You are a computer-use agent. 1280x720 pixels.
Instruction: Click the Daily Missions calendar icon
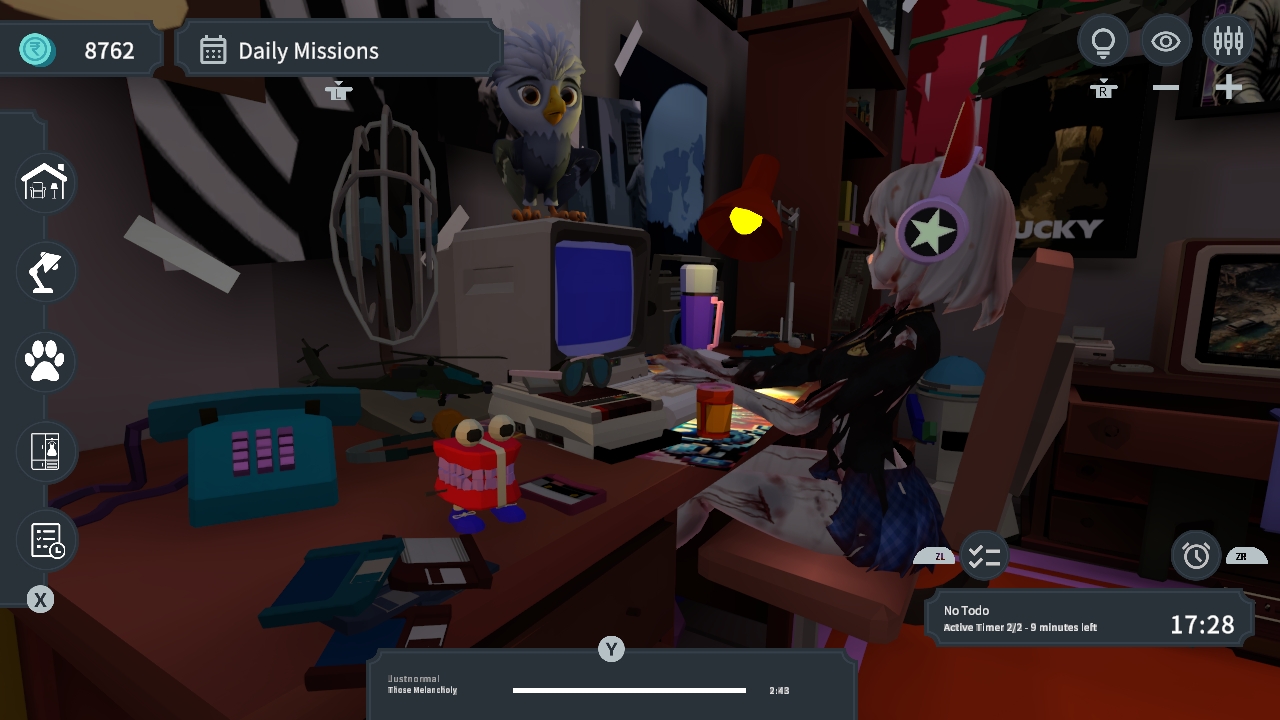click(213, 49)
